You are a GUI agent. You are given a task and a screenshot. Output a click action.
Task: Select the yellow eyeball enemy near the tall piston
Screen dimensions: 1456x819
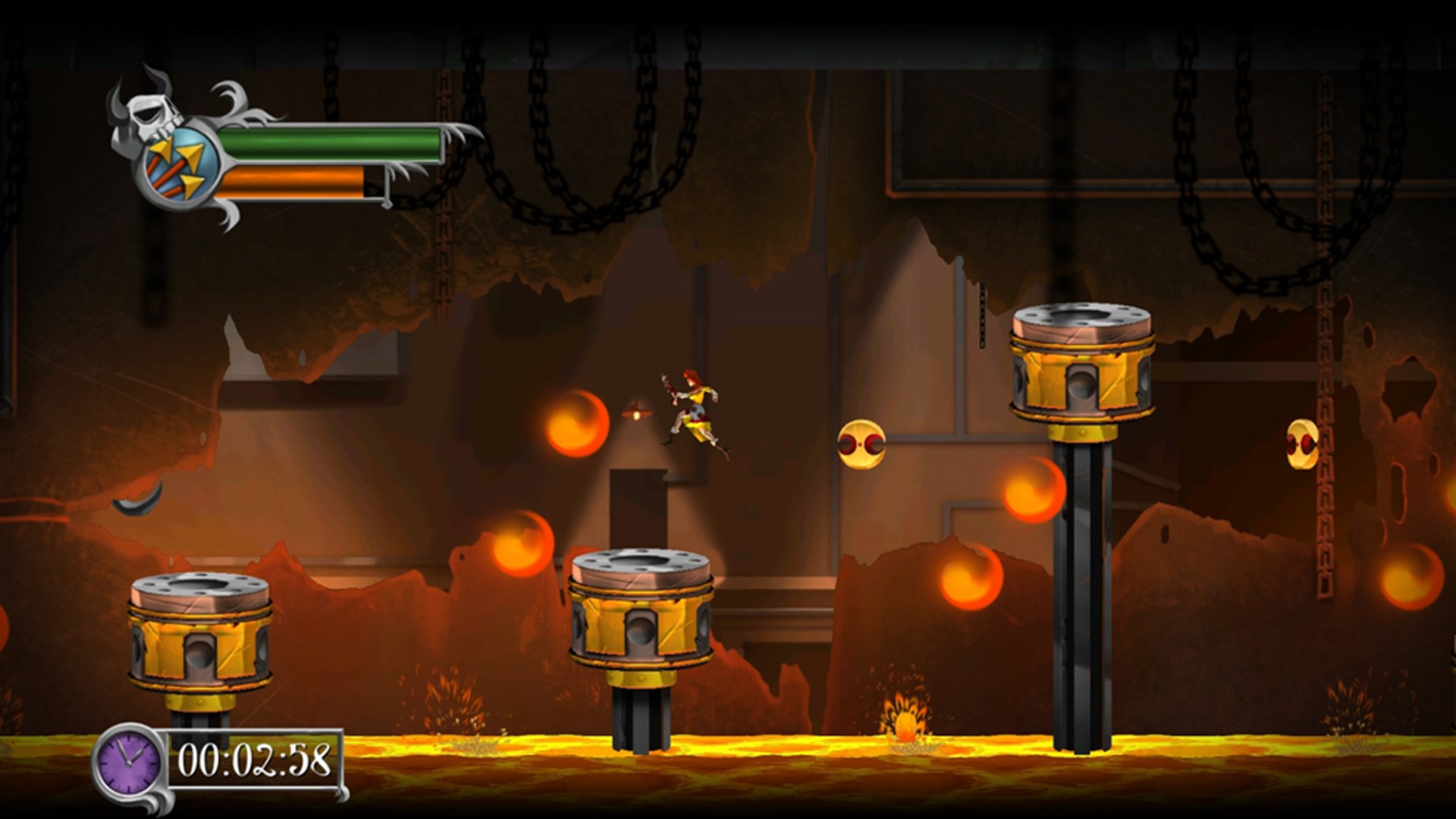point(861,444)
